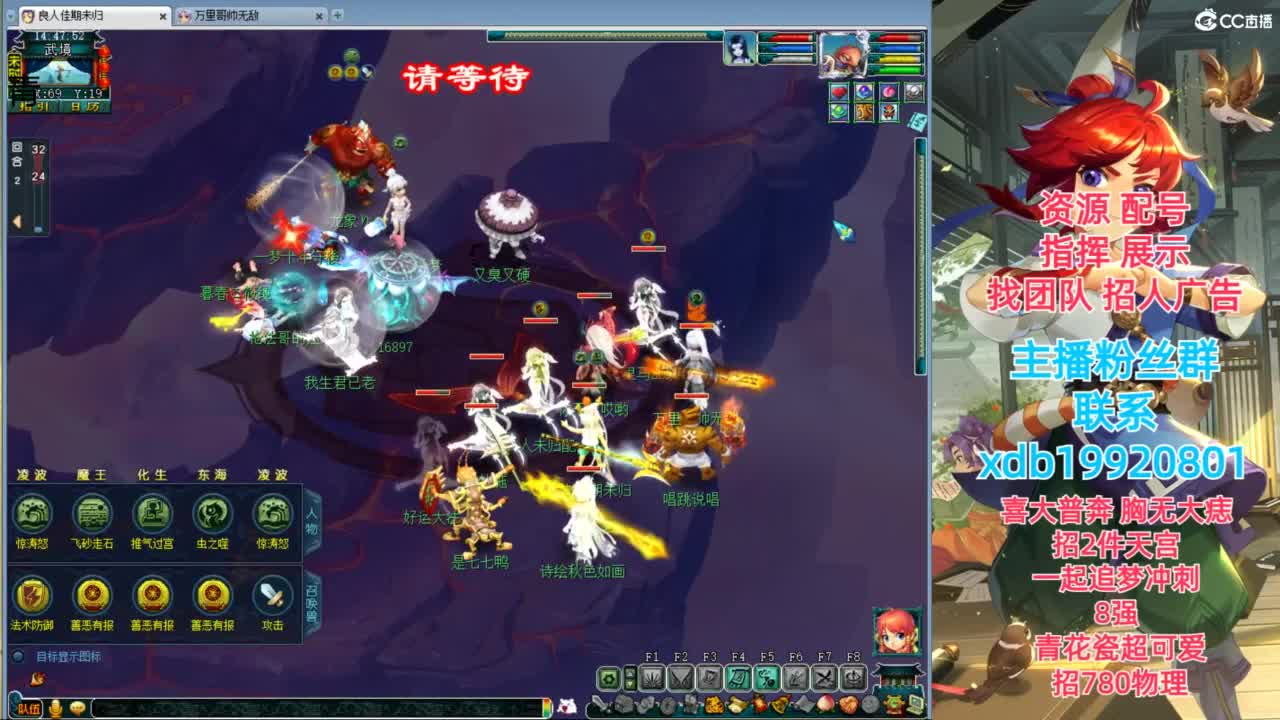This screenshot has width=1280, height=720.
Task: Click the arrow expander beside the F1 hotbar
Action: click(x=630, y=678)
